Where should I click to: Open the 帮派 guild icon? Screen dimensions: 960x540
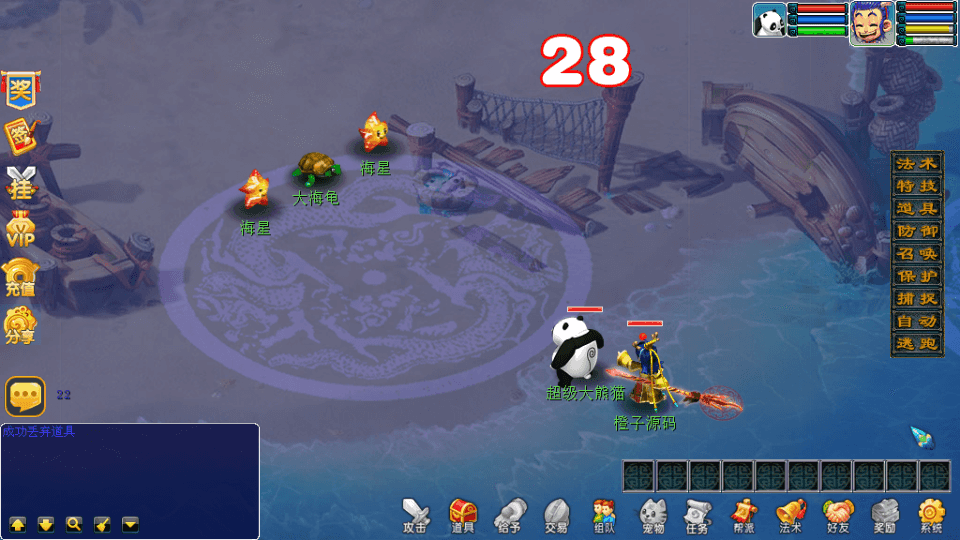click(x=743, y=514)
